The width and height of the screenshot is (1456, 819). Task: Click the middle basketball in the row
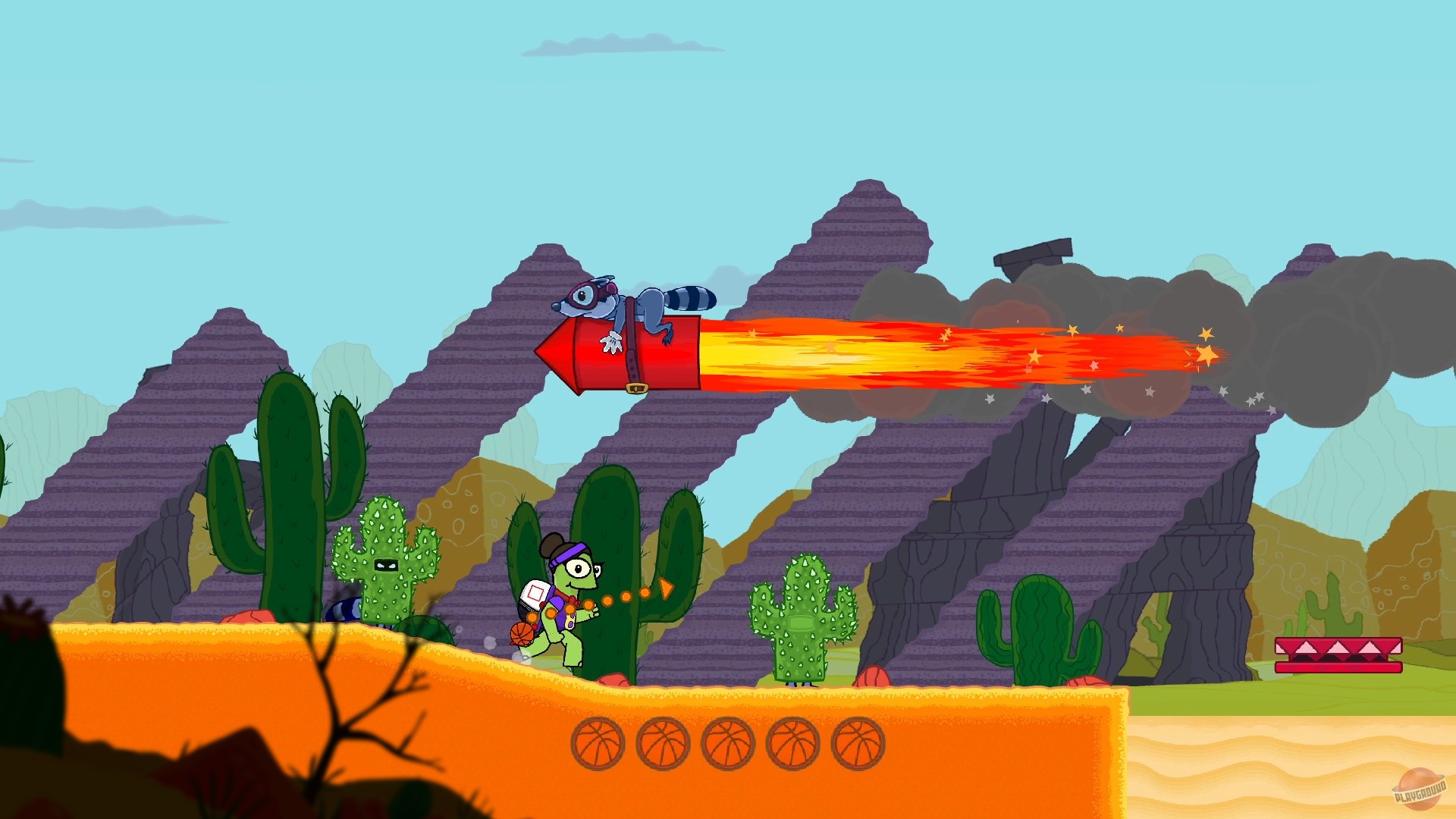pos(730,742)
